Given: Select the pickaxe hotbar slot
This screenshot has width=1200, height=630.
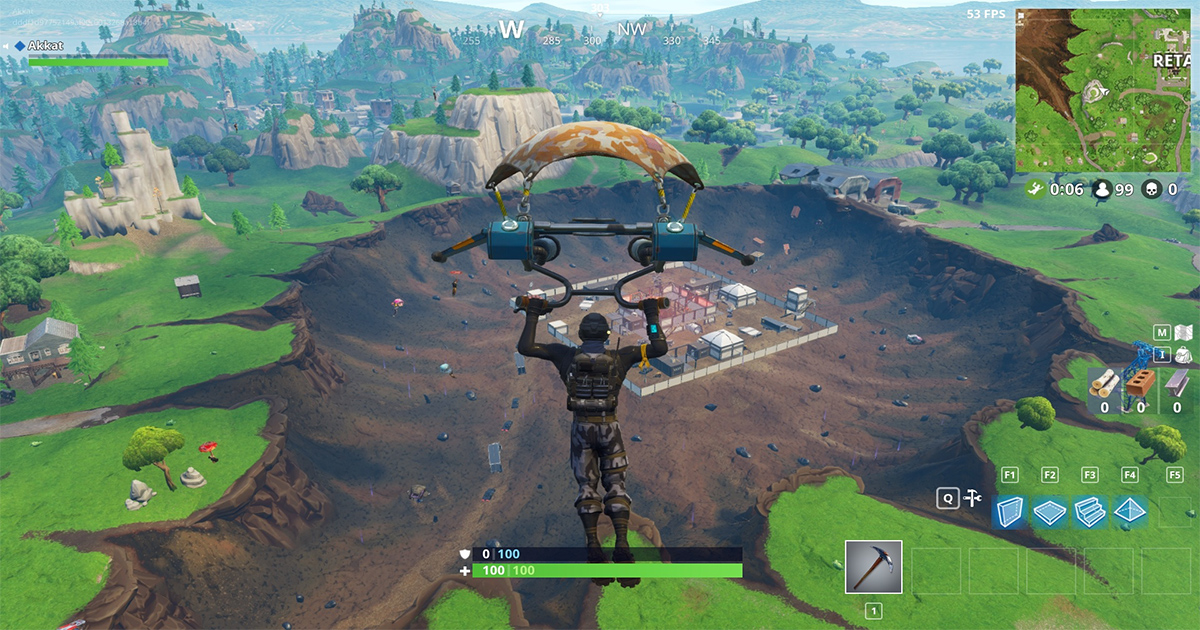Looking at the screenshot, I should [x=873, y=567].
